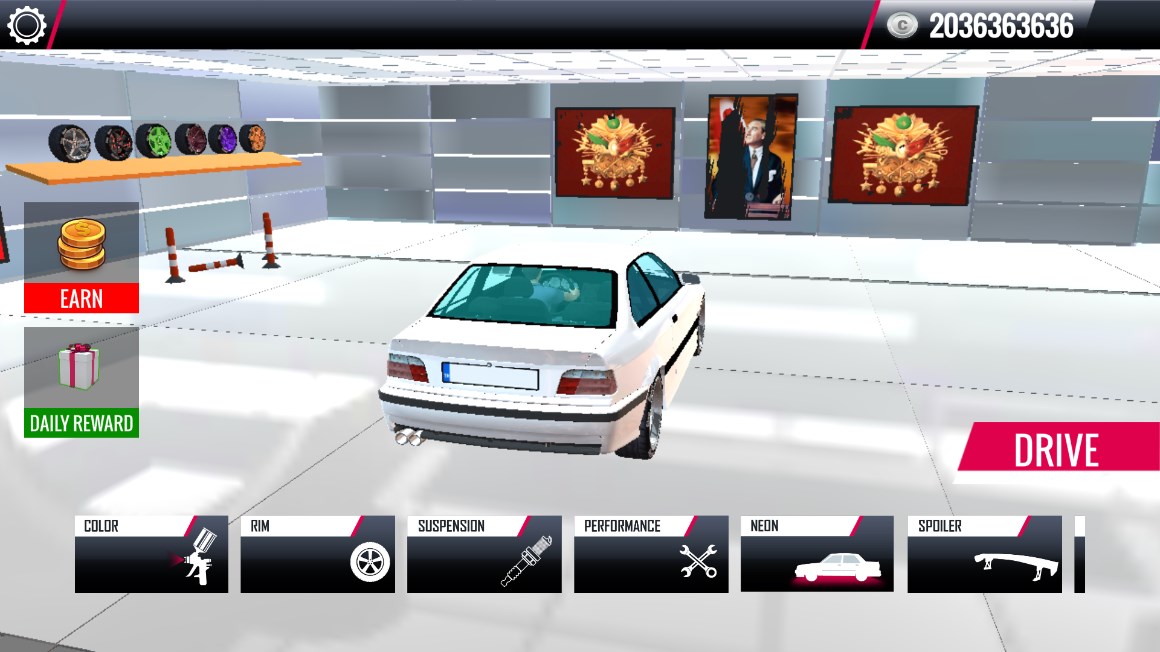Open the Spoiler customization category
1160x652 pixels.
click(984, 555)
